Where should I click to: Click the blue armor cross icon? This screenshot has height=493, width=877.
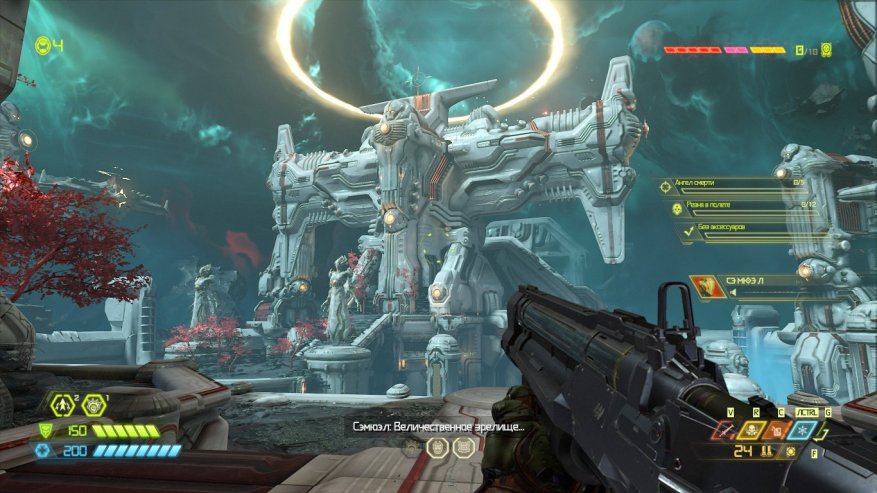pos(42,451)
